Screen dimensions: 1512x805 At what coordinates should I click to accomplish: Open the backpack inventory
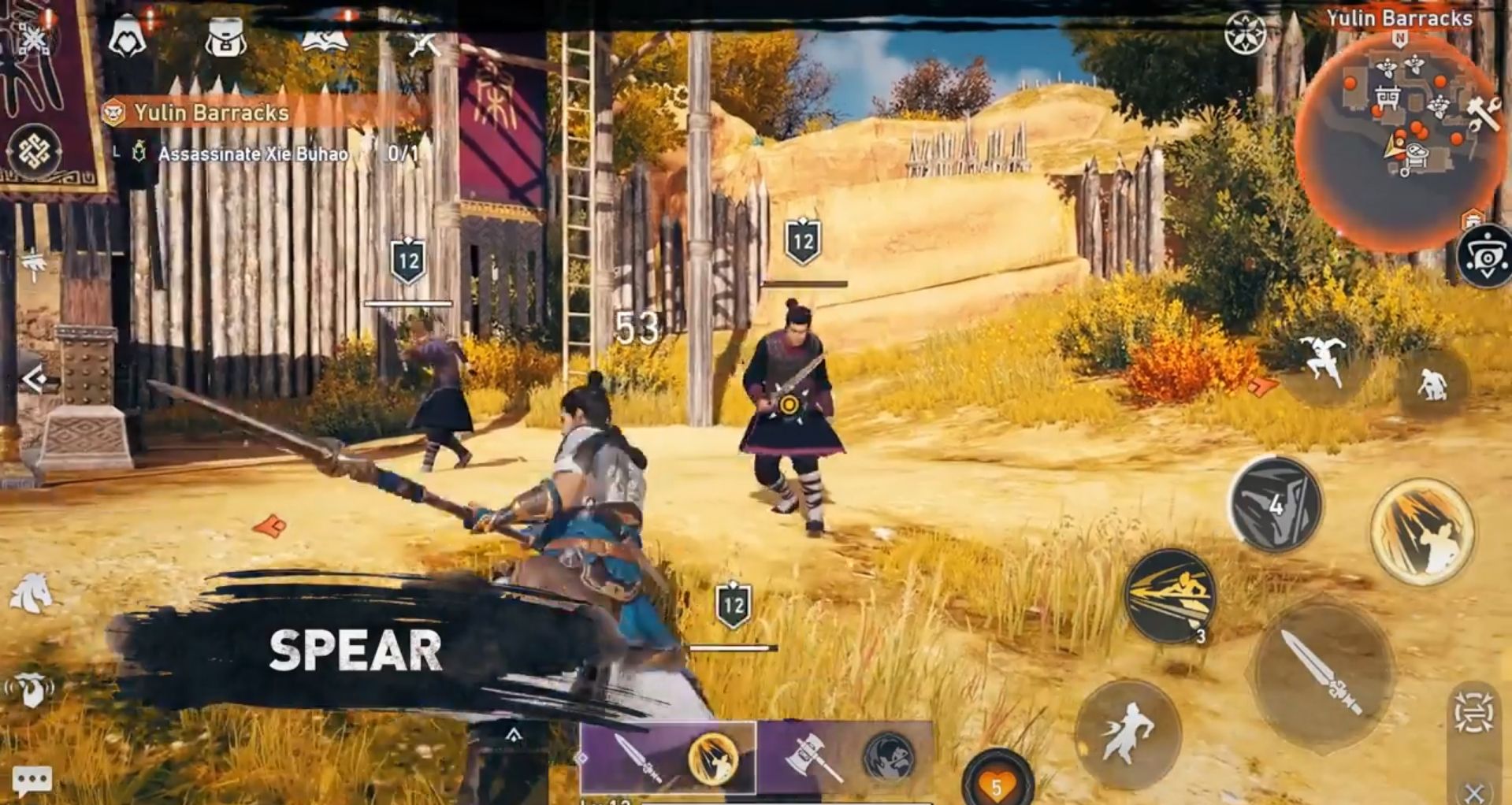point(225,38)
